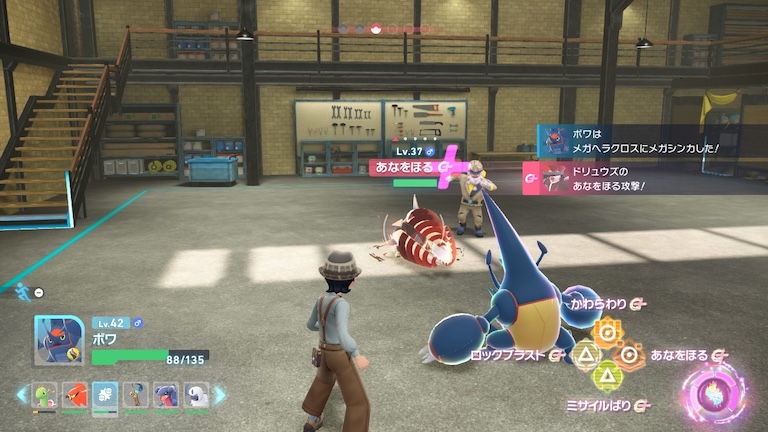
Task: Click the left party scroll arrow
Action: (x=21, y=396)
